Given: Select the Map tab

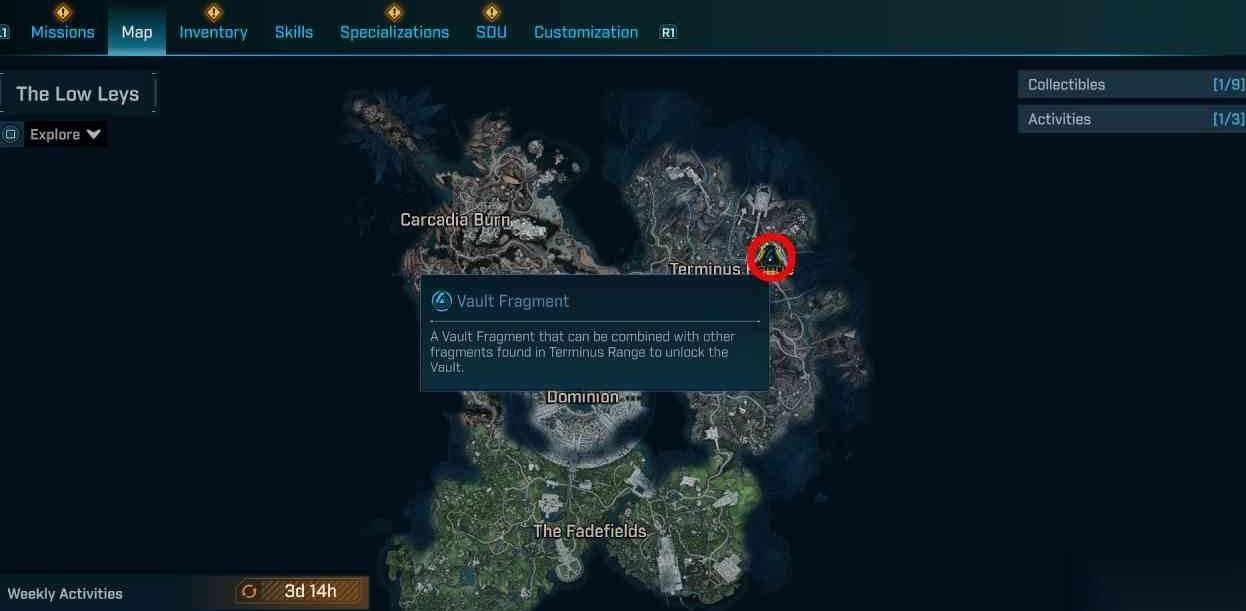Looking at the screenshot, I should [137, 32].
